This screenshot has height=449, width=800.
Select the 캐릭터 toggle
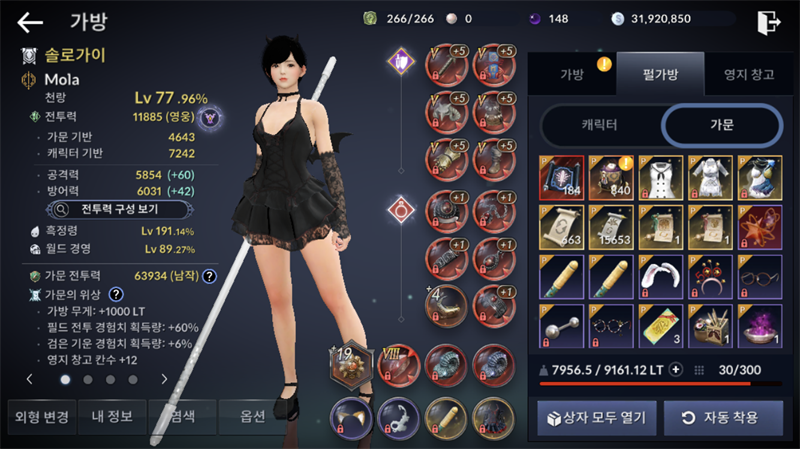point(600,125)
